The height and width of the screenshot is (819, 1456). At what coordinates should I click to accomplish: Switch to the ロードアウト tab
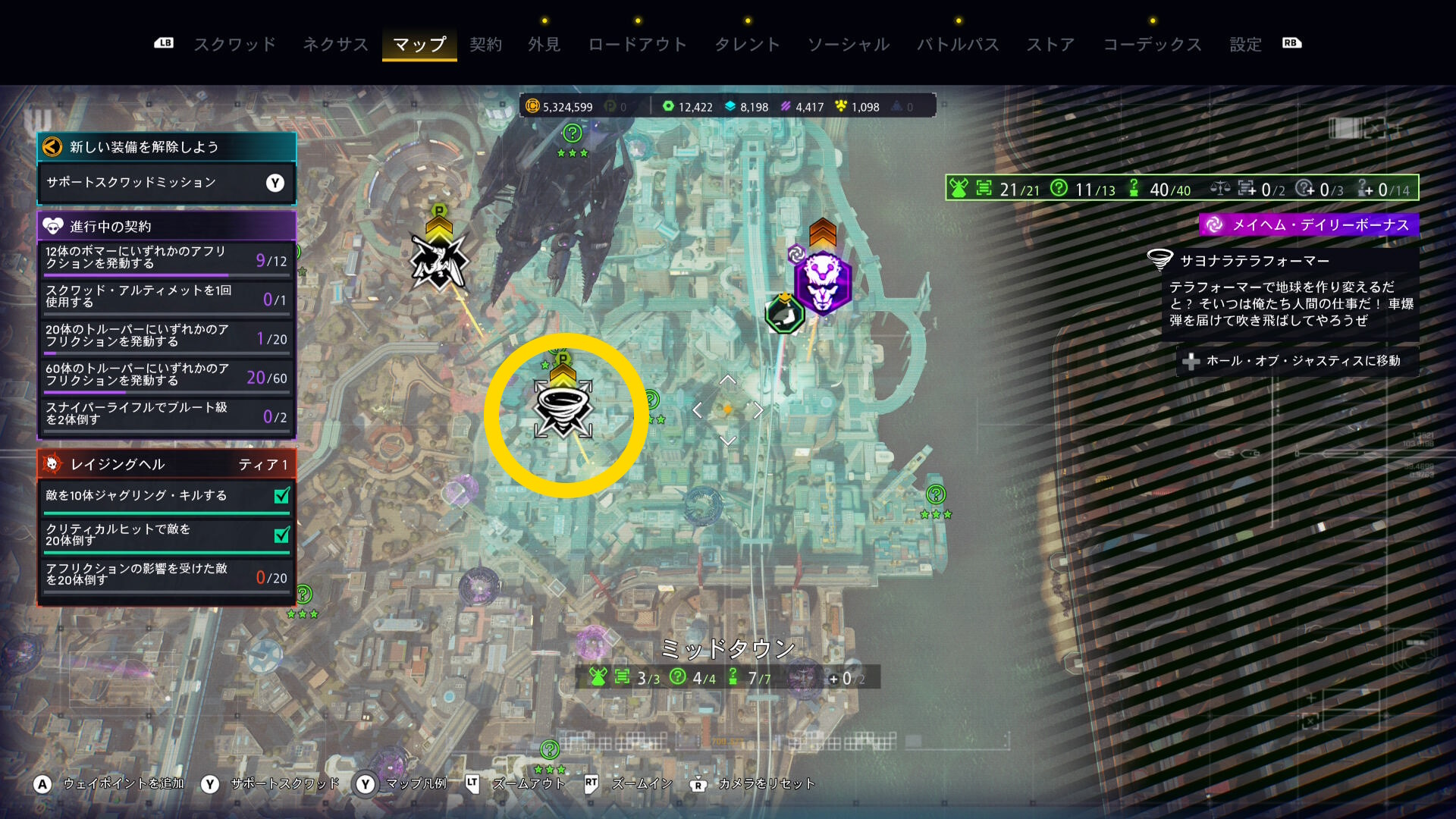pos(637,44)
